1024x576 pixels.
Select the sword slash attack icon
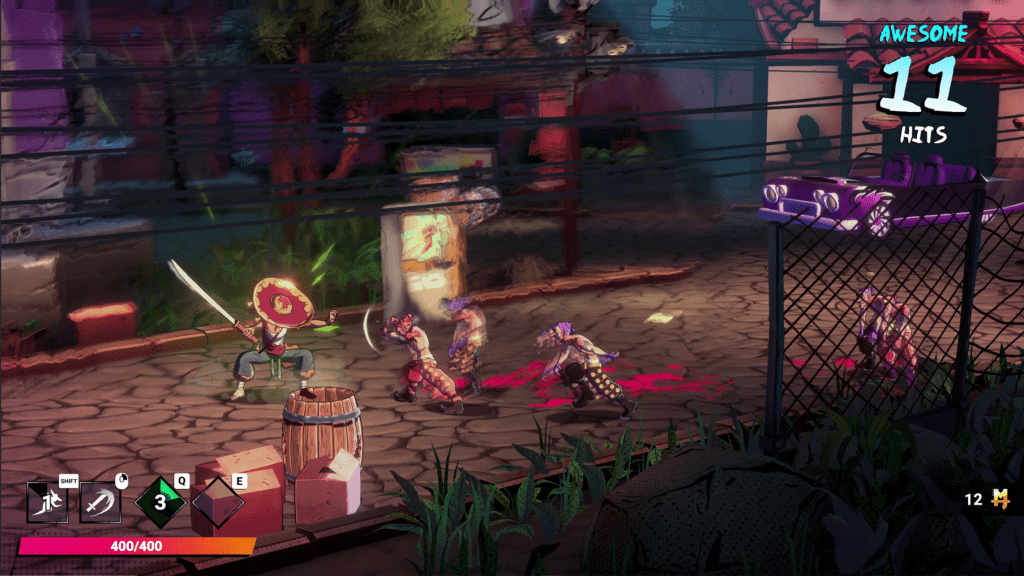click(x=100, y=502)
